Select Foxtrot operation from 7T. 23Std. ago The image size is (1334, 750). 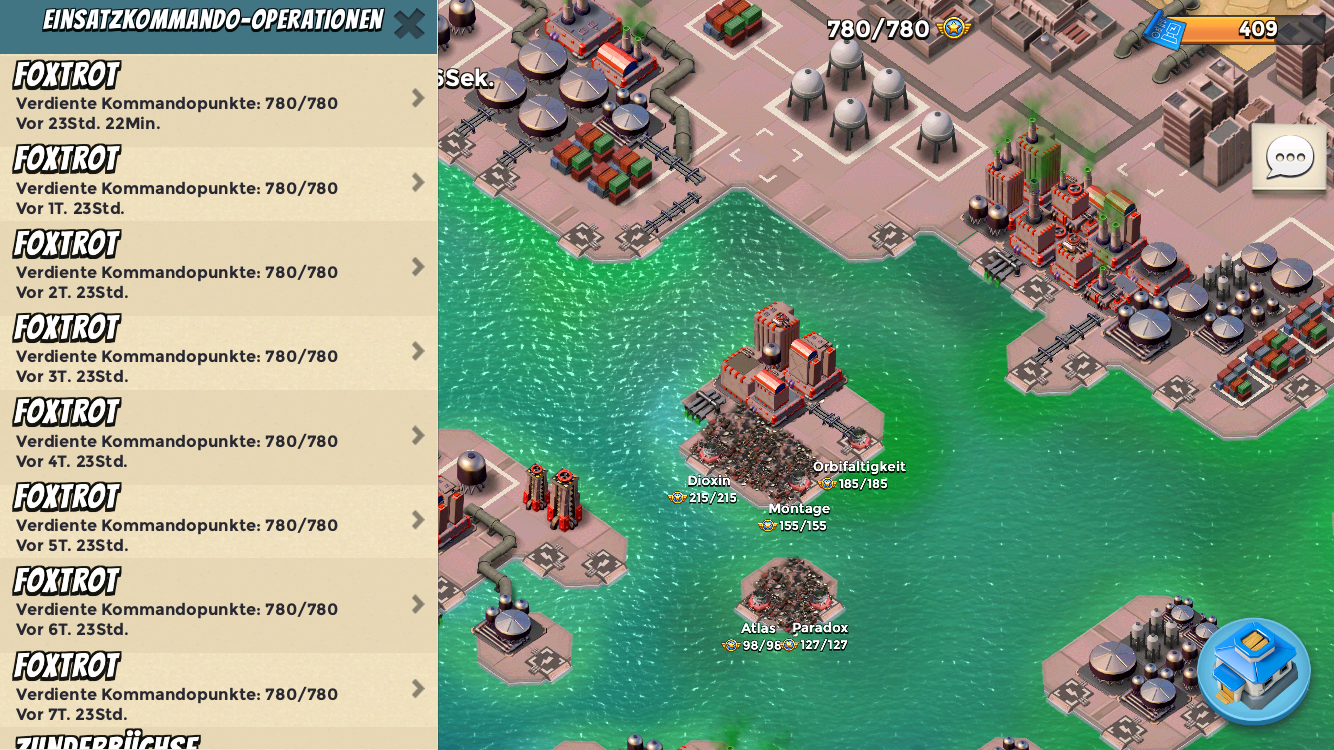pos(218,689)
